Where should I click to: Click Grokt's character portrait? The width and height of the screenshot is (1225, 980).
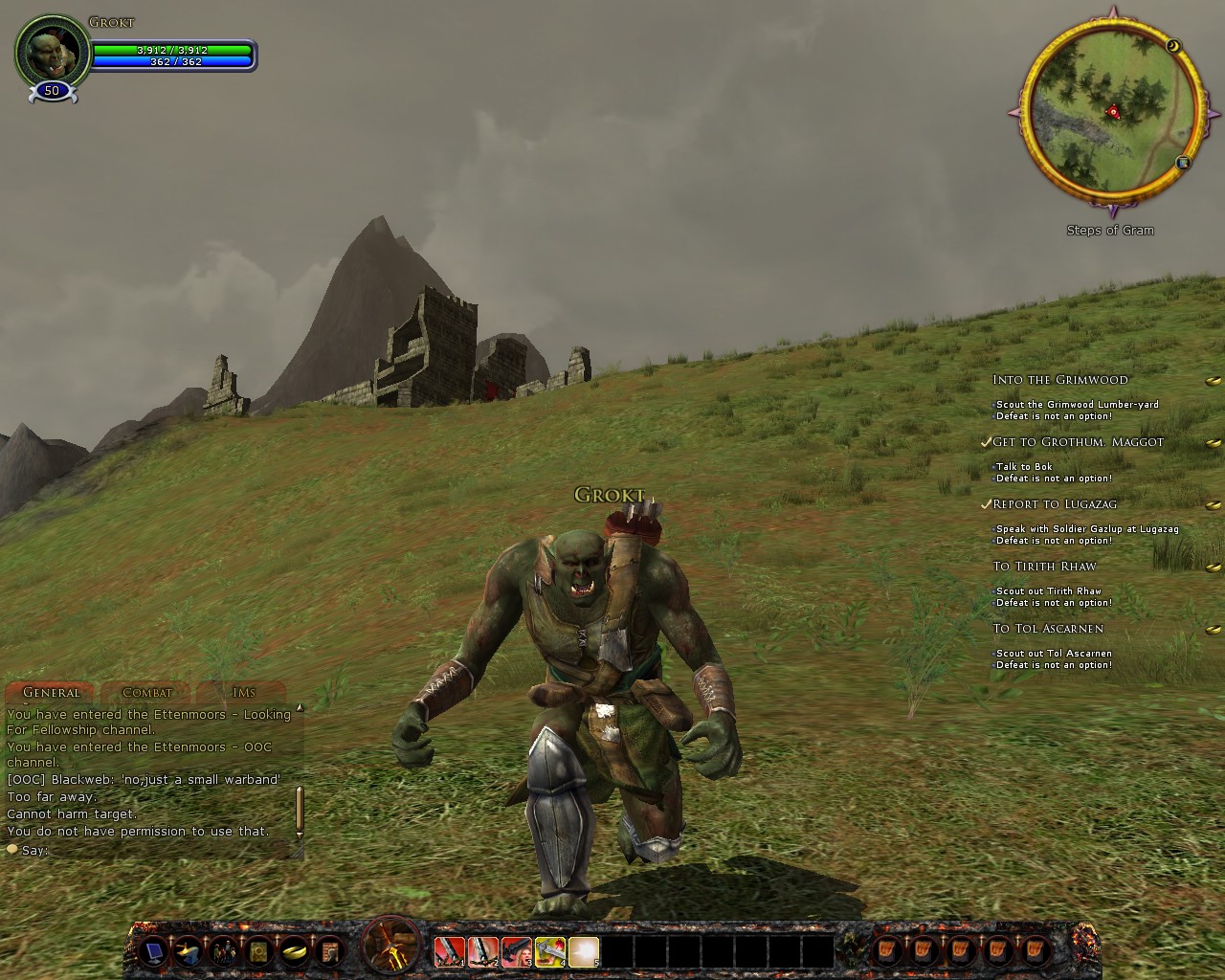coord(51,53)
